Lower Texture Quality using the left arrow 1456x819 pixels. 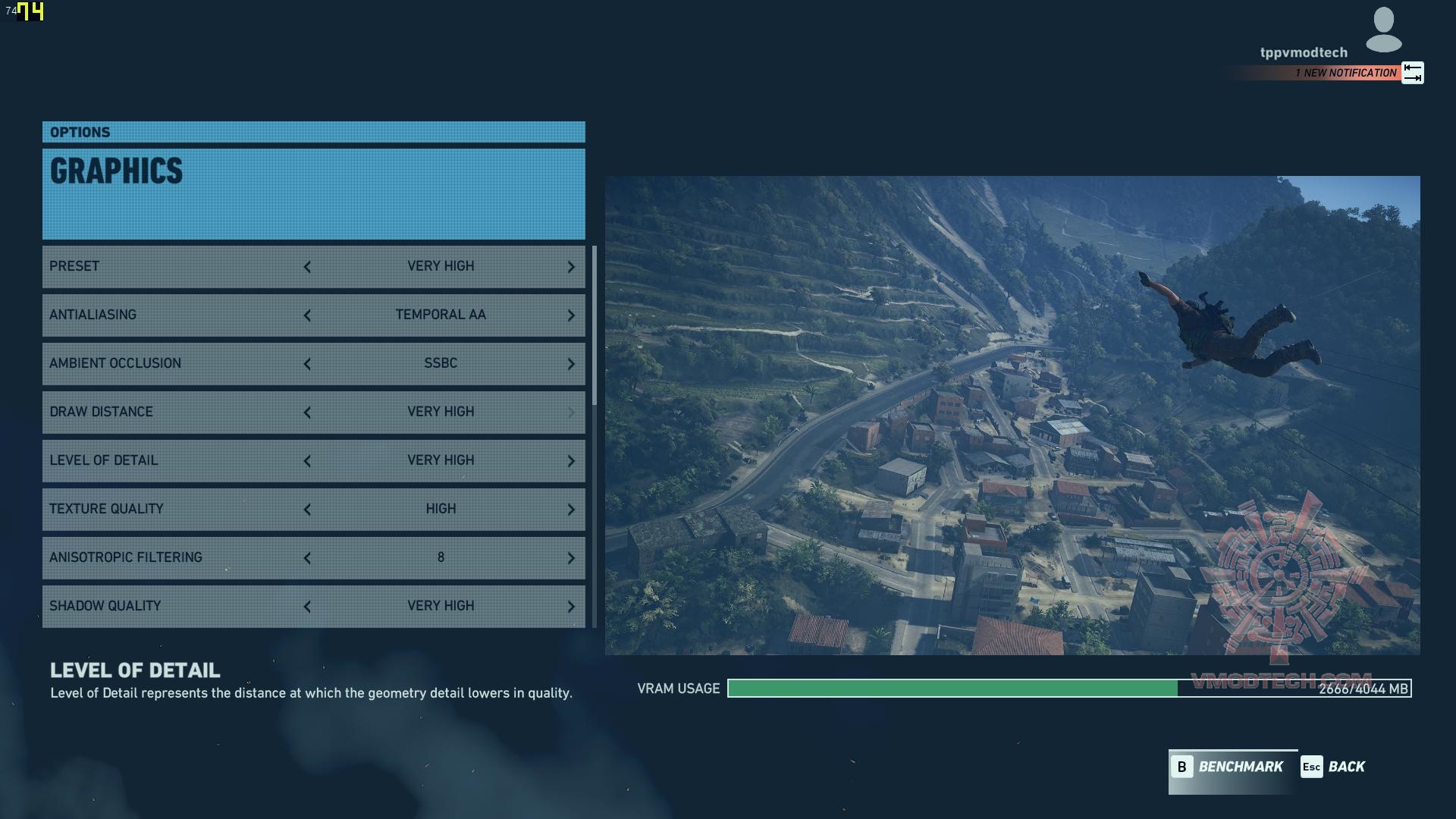[x=307, y=510]
